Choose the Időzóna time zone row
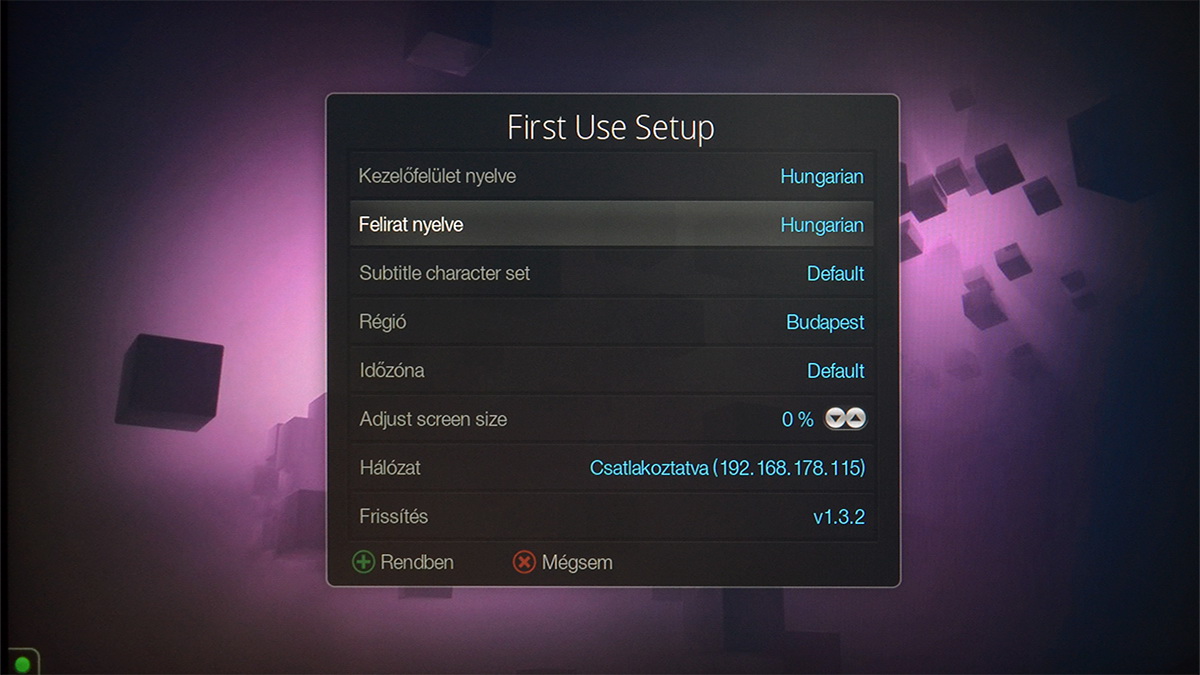Screen dimensions: 1200x675 point(611,370)
